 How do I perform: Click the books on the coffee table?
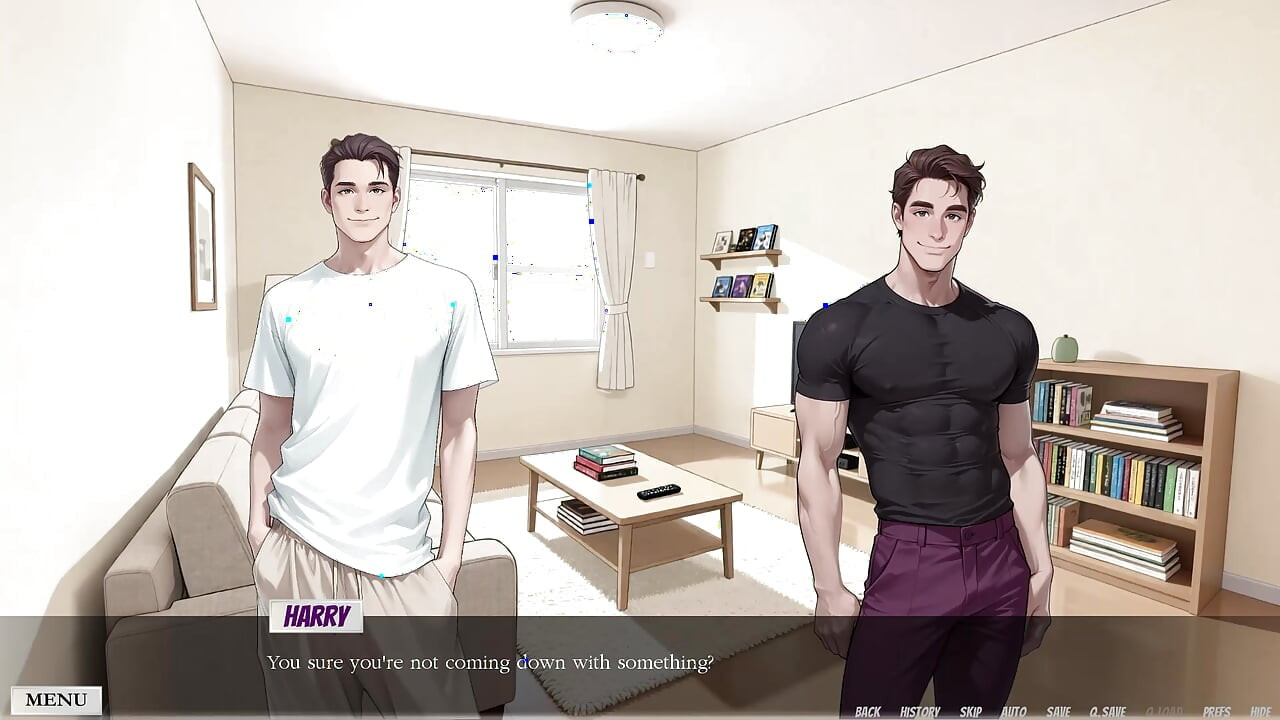click(604, 462)
